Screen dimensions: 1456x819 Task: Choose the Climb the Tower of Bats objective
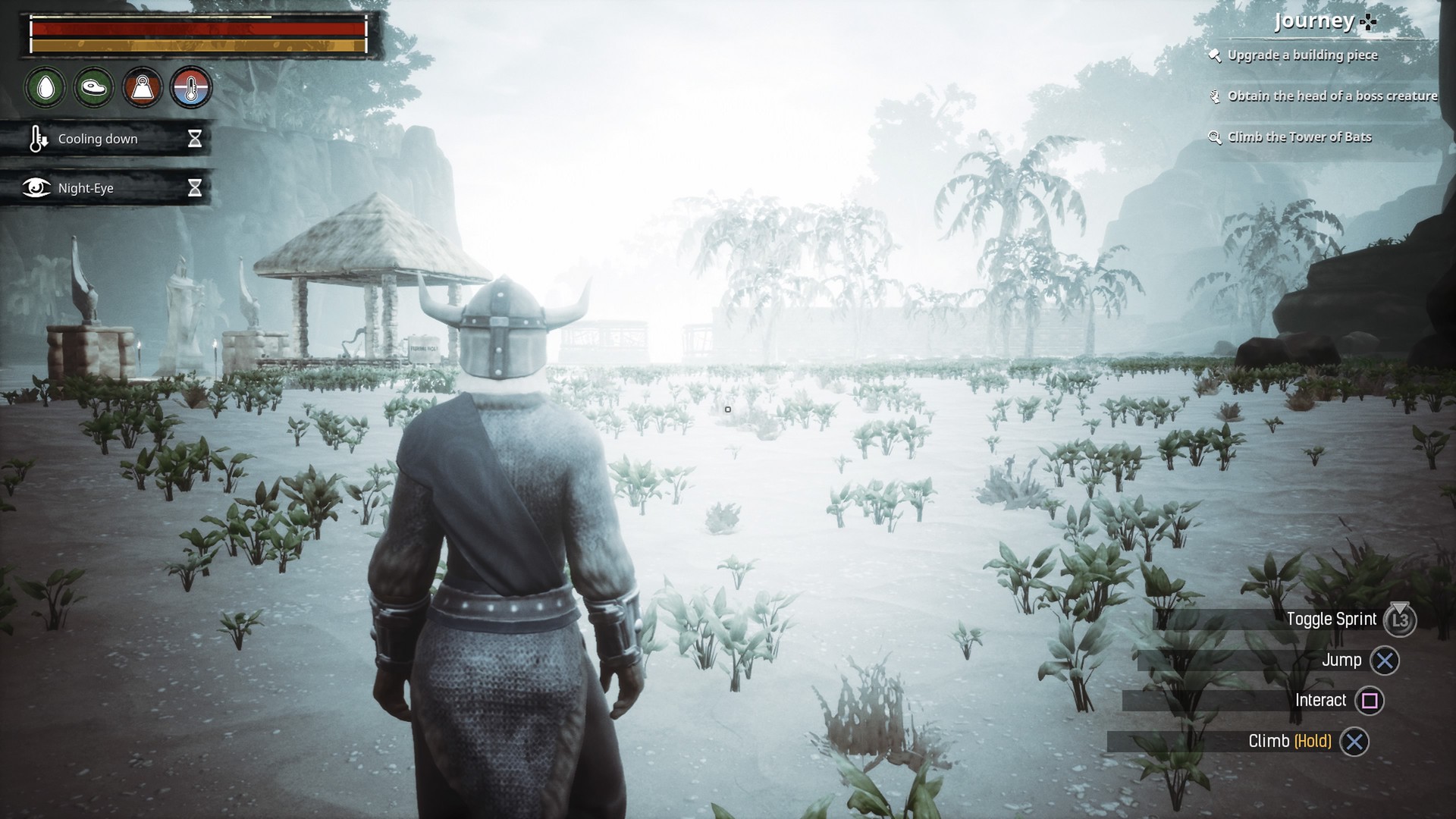(1299, 137)
